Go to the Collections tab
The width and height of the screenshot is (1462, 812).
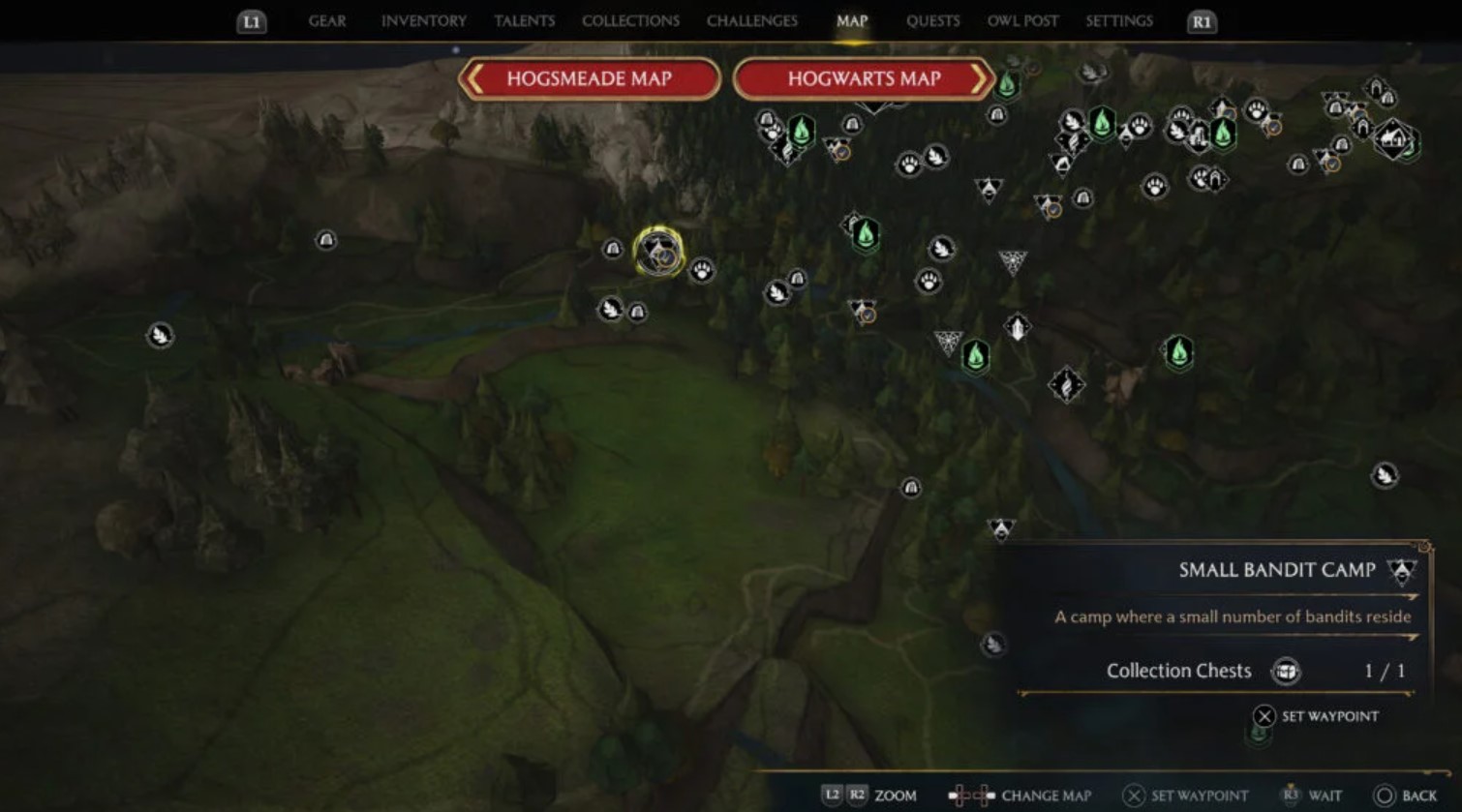tap(630, 21)
